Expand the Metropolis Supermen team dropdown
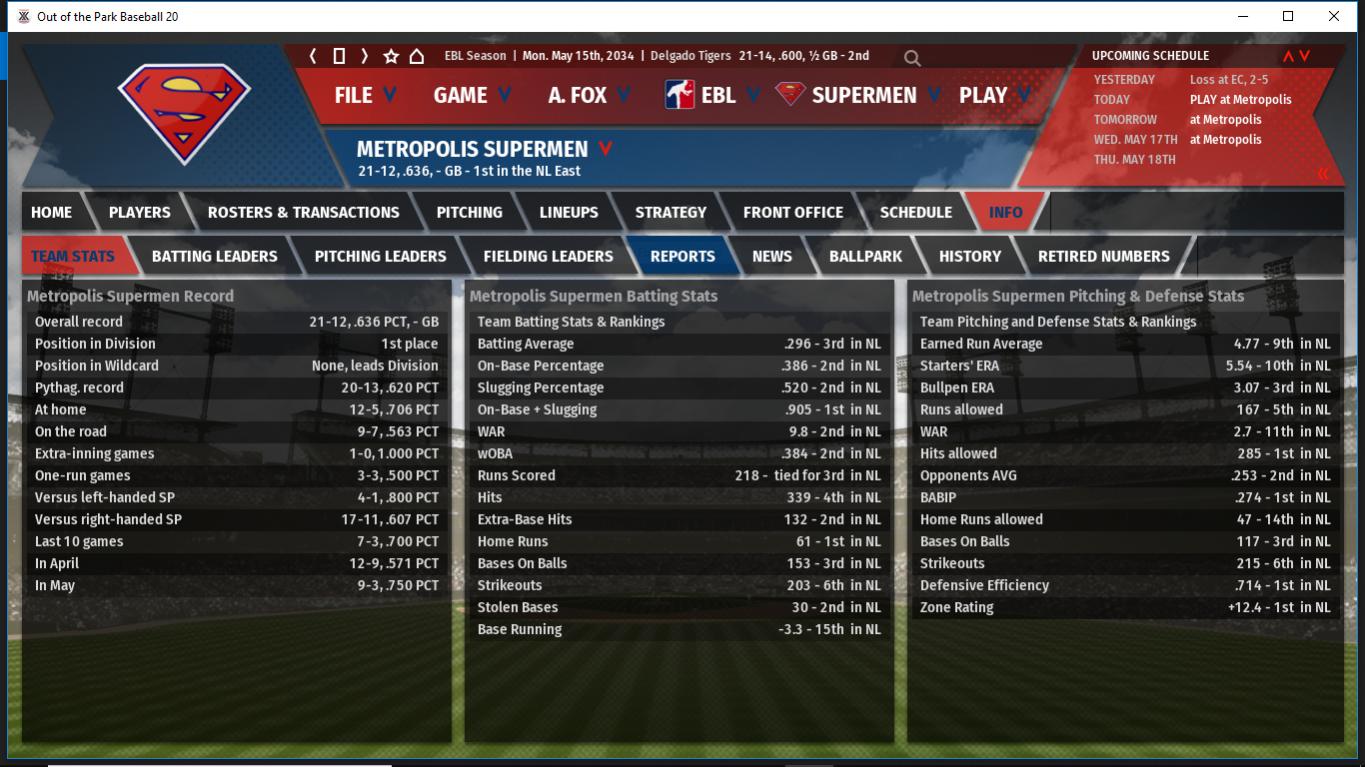 click(605, 149)
